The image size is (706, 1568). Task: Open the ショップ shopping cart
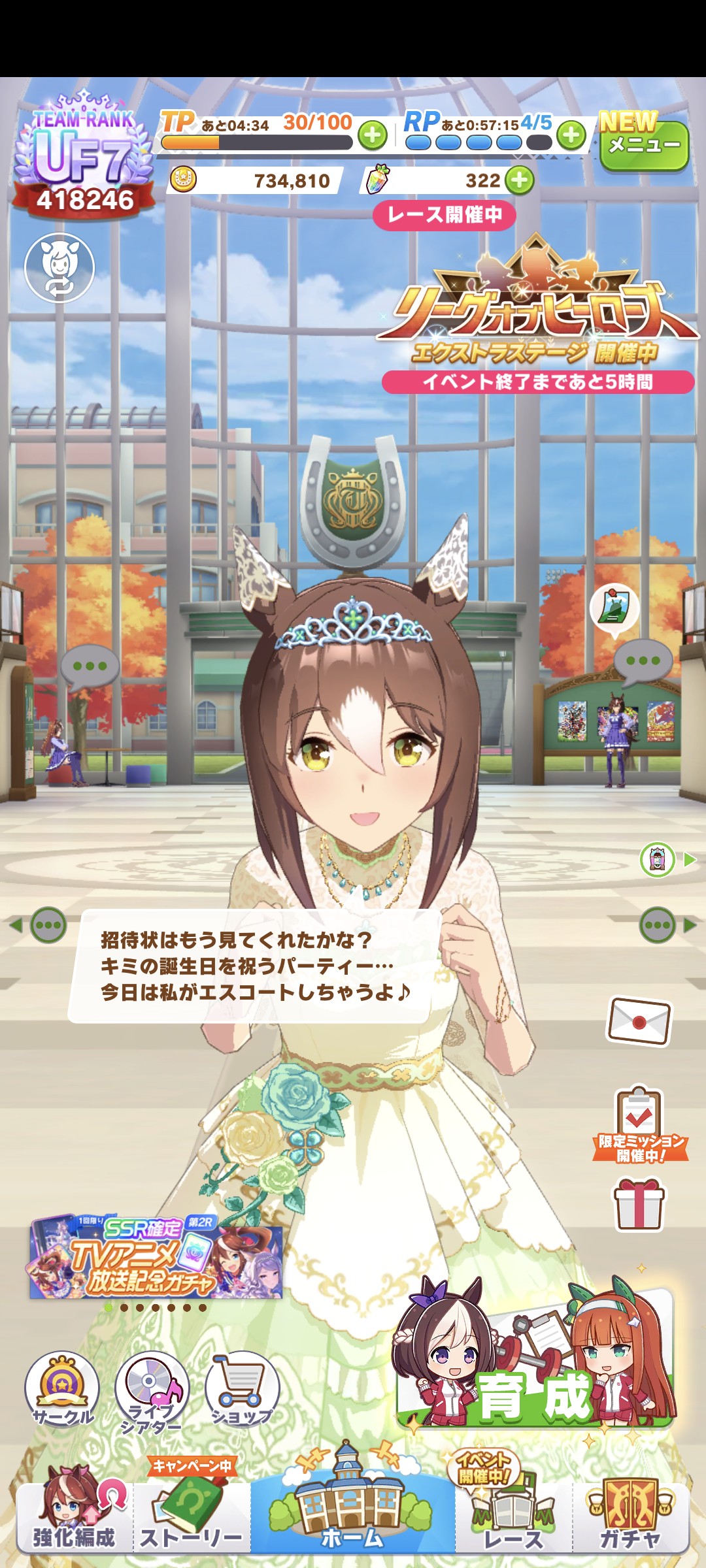tap(242, 1389)
